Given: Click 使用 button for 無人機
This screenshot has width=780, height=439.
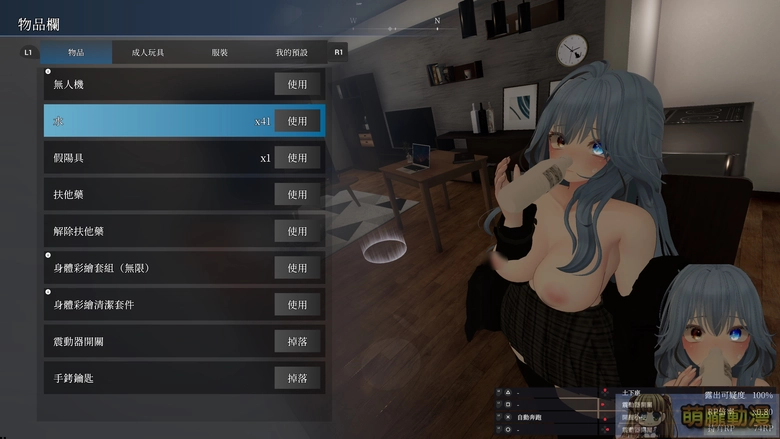Looking at the screenshot, I should (x=297, y=84).
